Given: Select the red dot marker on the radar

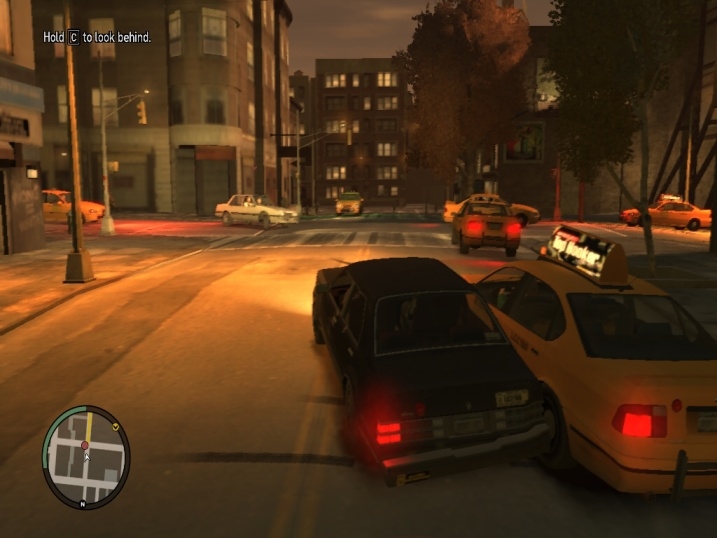Looking at the screenshot, I should coord(85,444).
